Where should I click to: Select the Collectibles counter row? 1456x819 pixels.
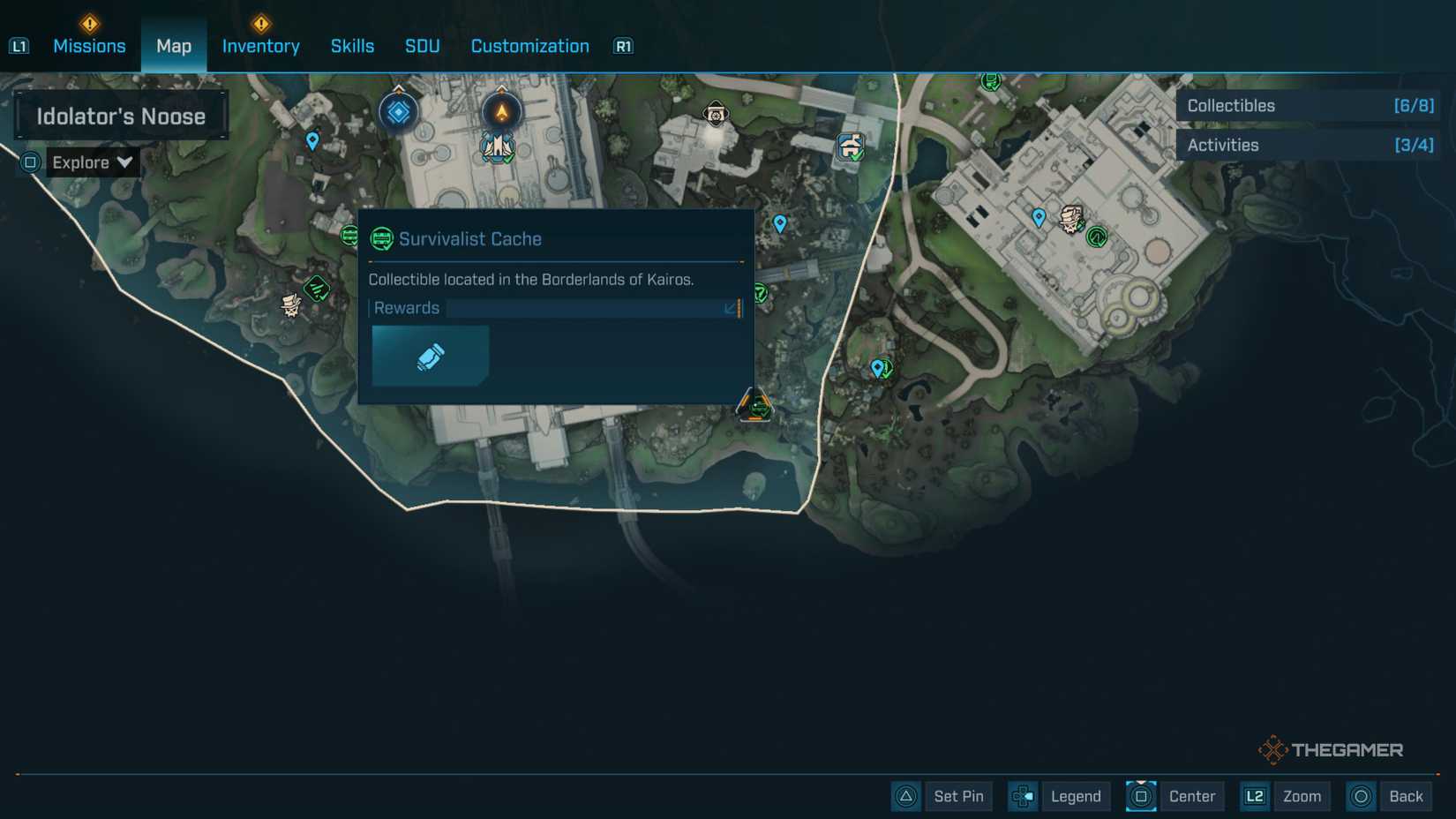pos(1309,106)
